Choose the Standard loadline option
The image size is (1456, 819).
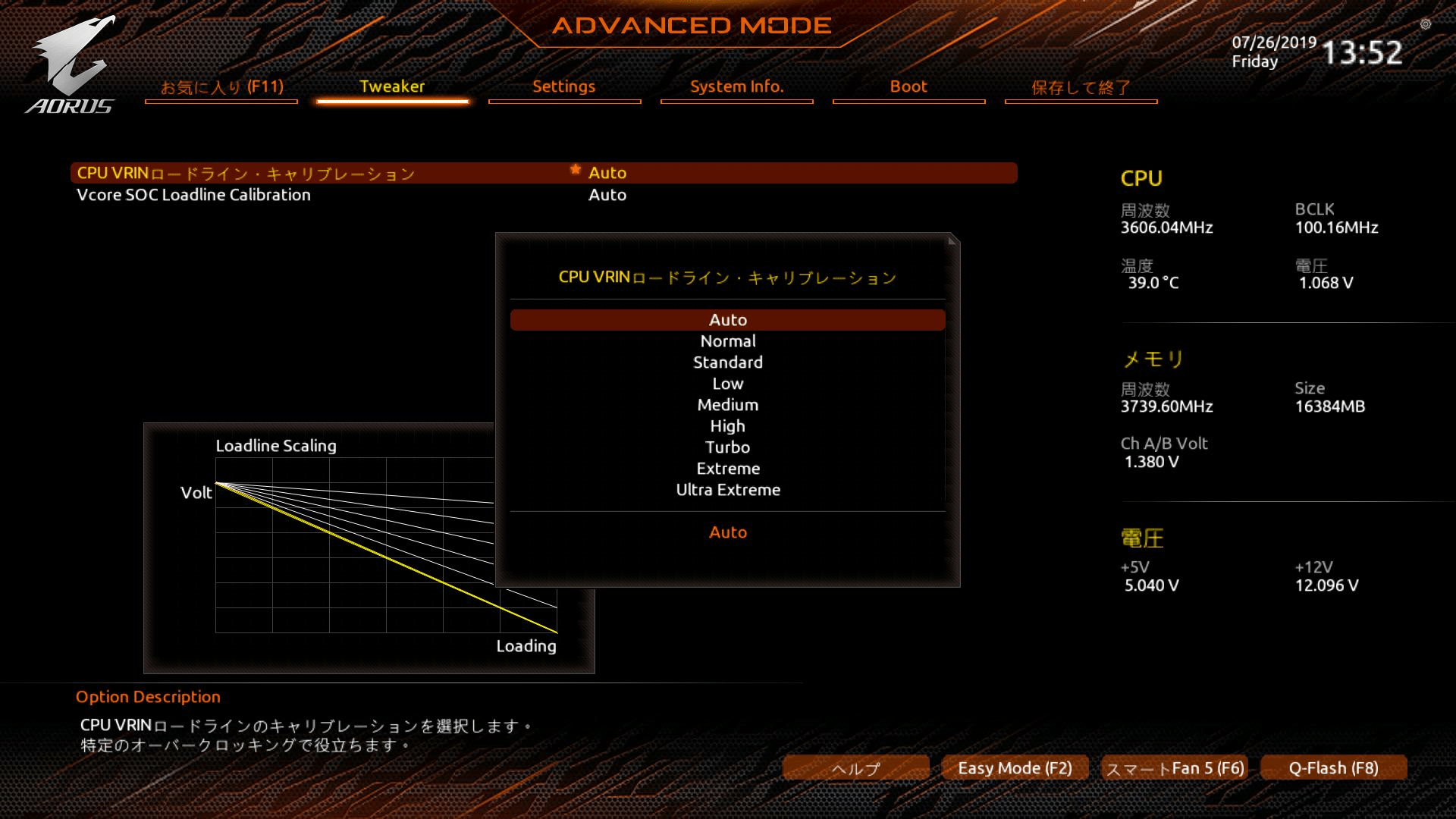(x=728, y=362)
